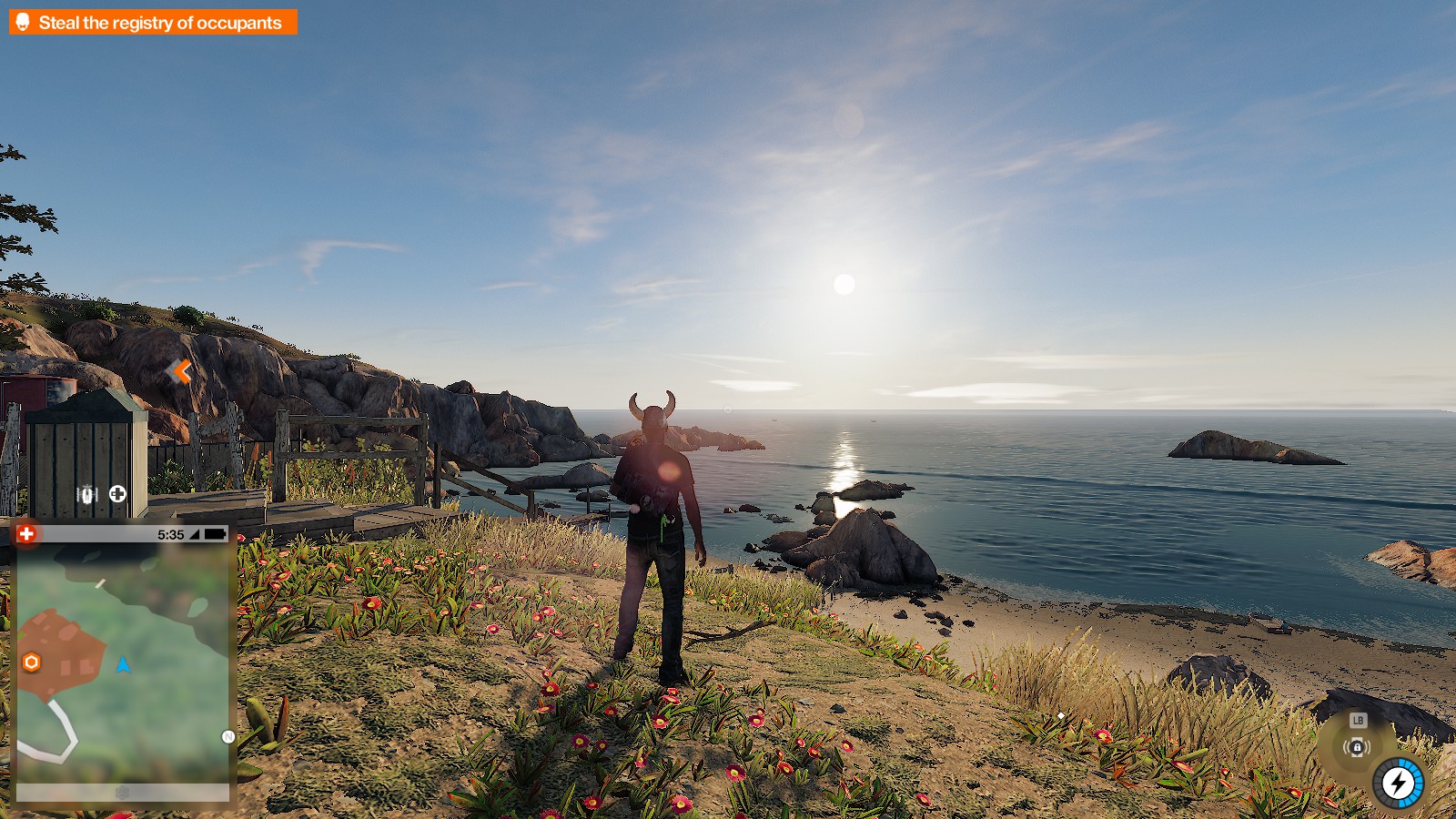Screen dimensions: 1456x819
Task: Click the north compass indicator on the minimap
Action: click(228, 737)
